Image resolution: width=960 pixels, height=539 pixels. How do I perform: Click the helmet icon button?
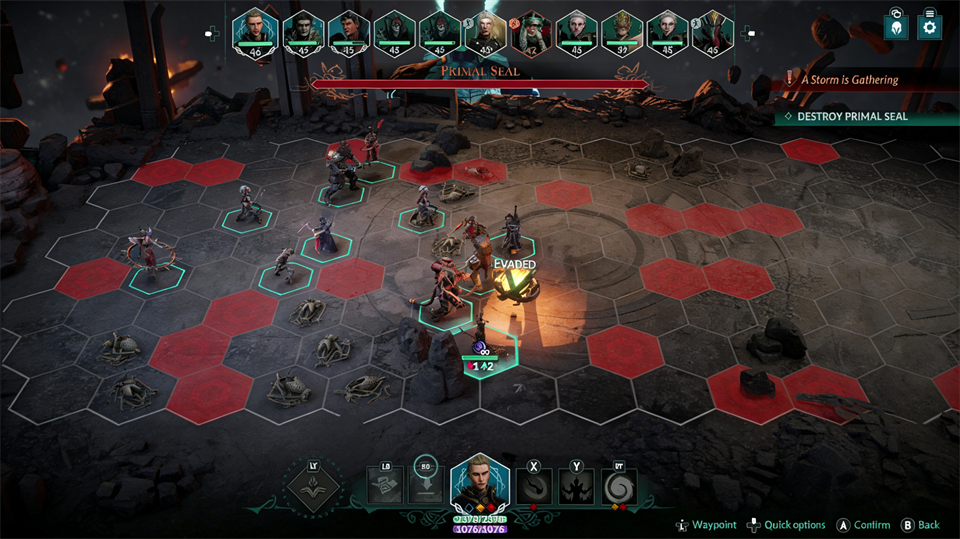896,27
